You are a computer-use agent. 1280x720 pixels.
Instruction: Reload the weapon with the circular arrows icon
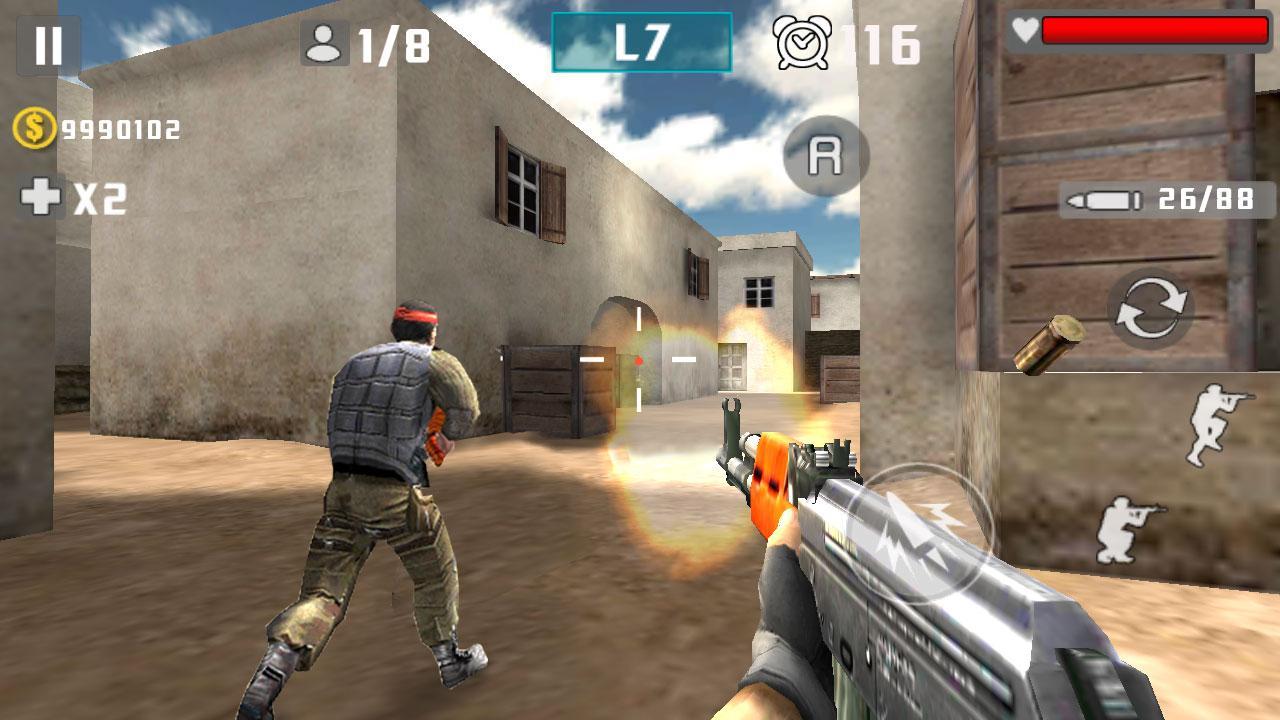click(1152, 309)
